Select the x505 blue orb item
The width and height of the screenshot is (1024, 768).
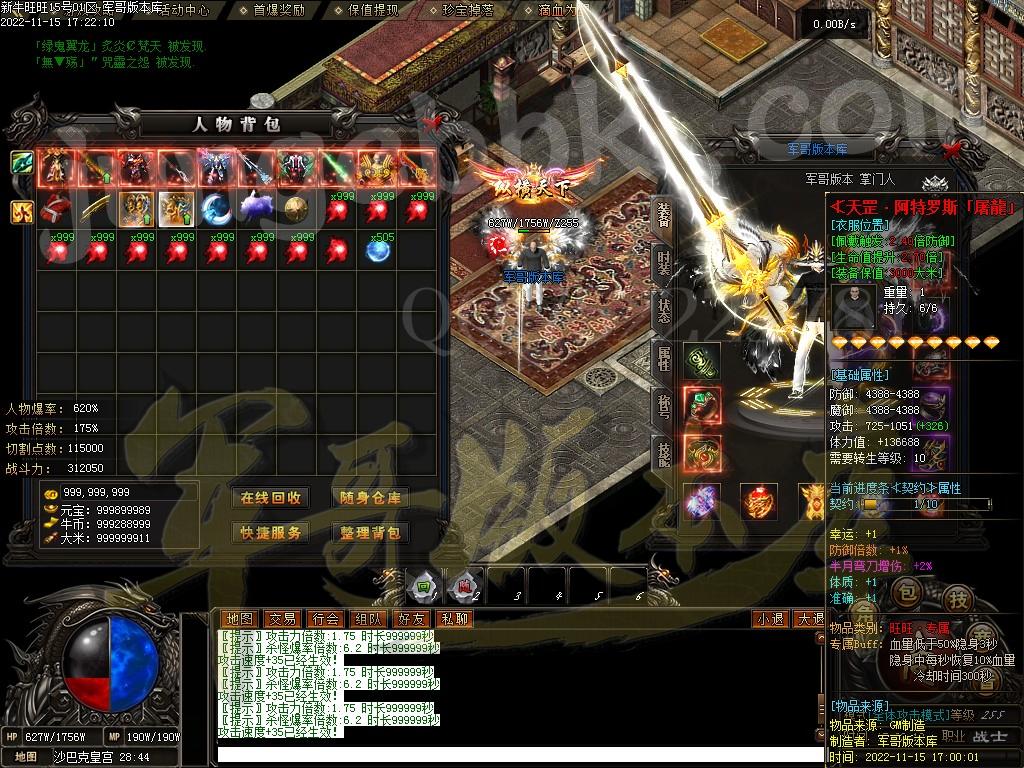tap(377, 251)
